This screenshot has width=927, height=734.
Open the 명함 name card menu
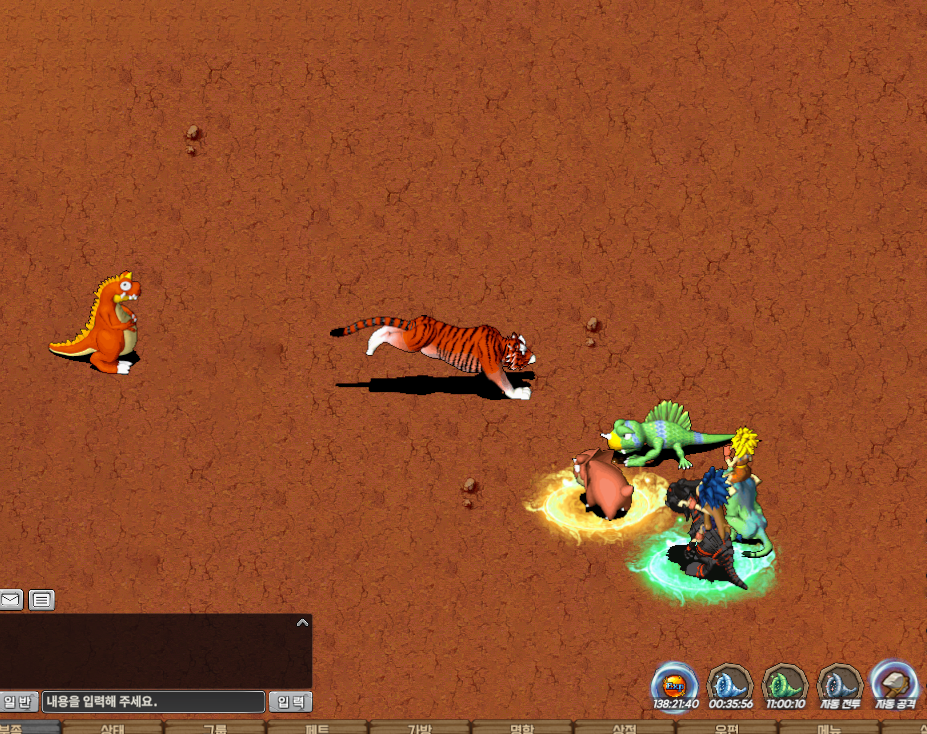pyautogui.click(x=522, y=728)
